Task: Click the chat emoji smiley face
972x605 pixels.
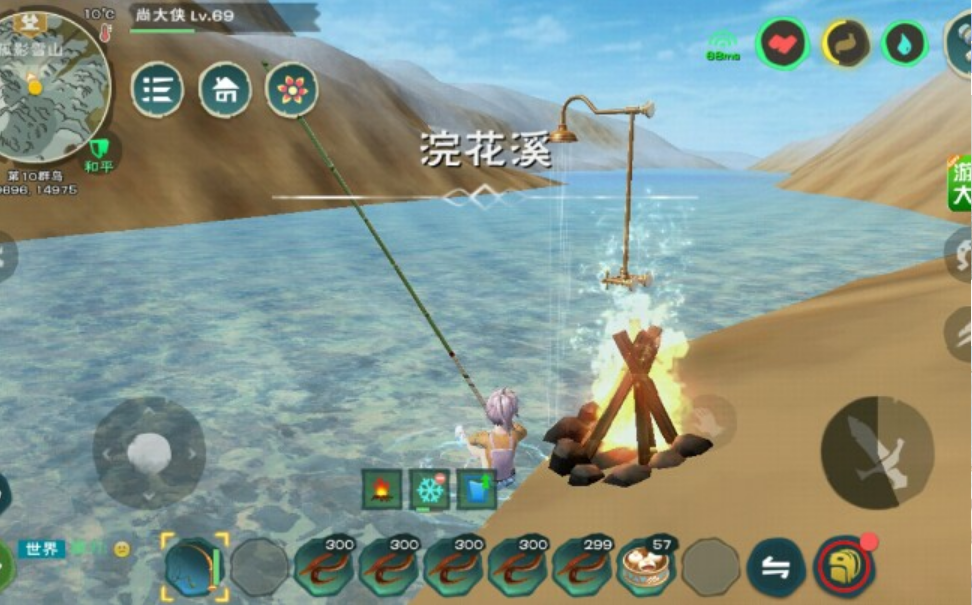Action: [122, 549]
